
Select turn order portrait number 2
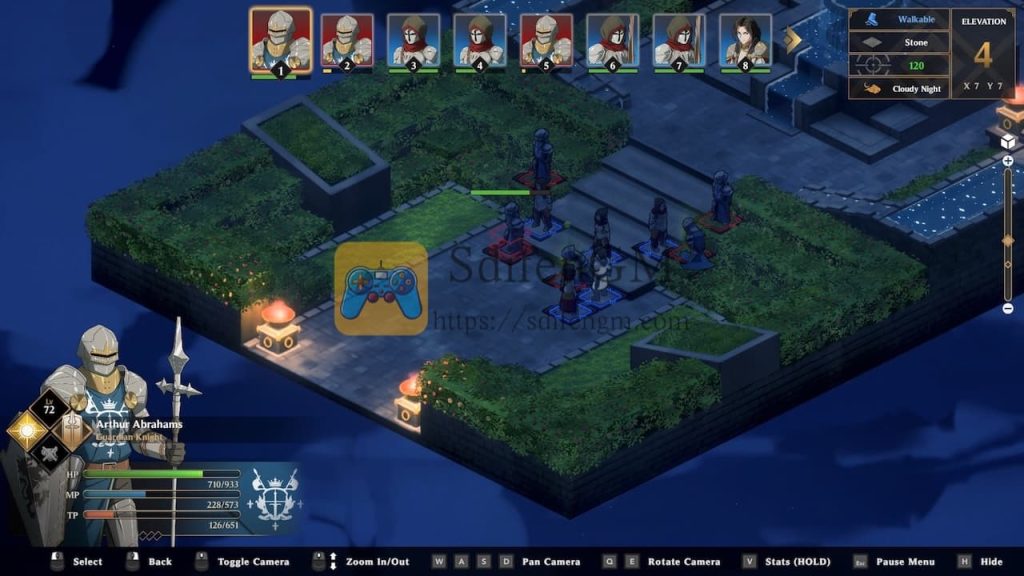(x=347, y=41)
